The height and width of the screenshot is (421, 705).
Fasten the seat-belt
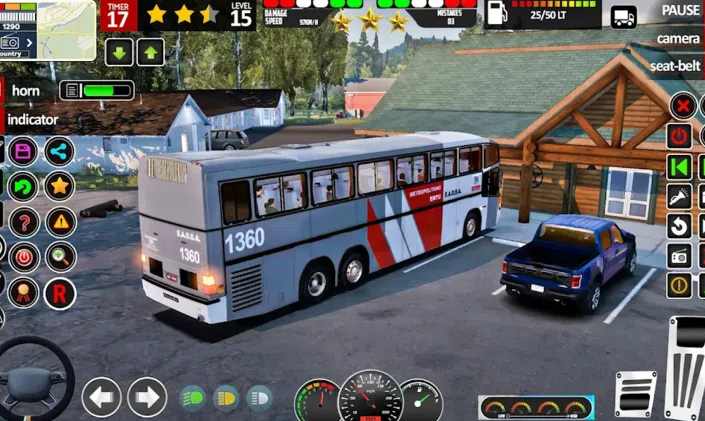675,65
